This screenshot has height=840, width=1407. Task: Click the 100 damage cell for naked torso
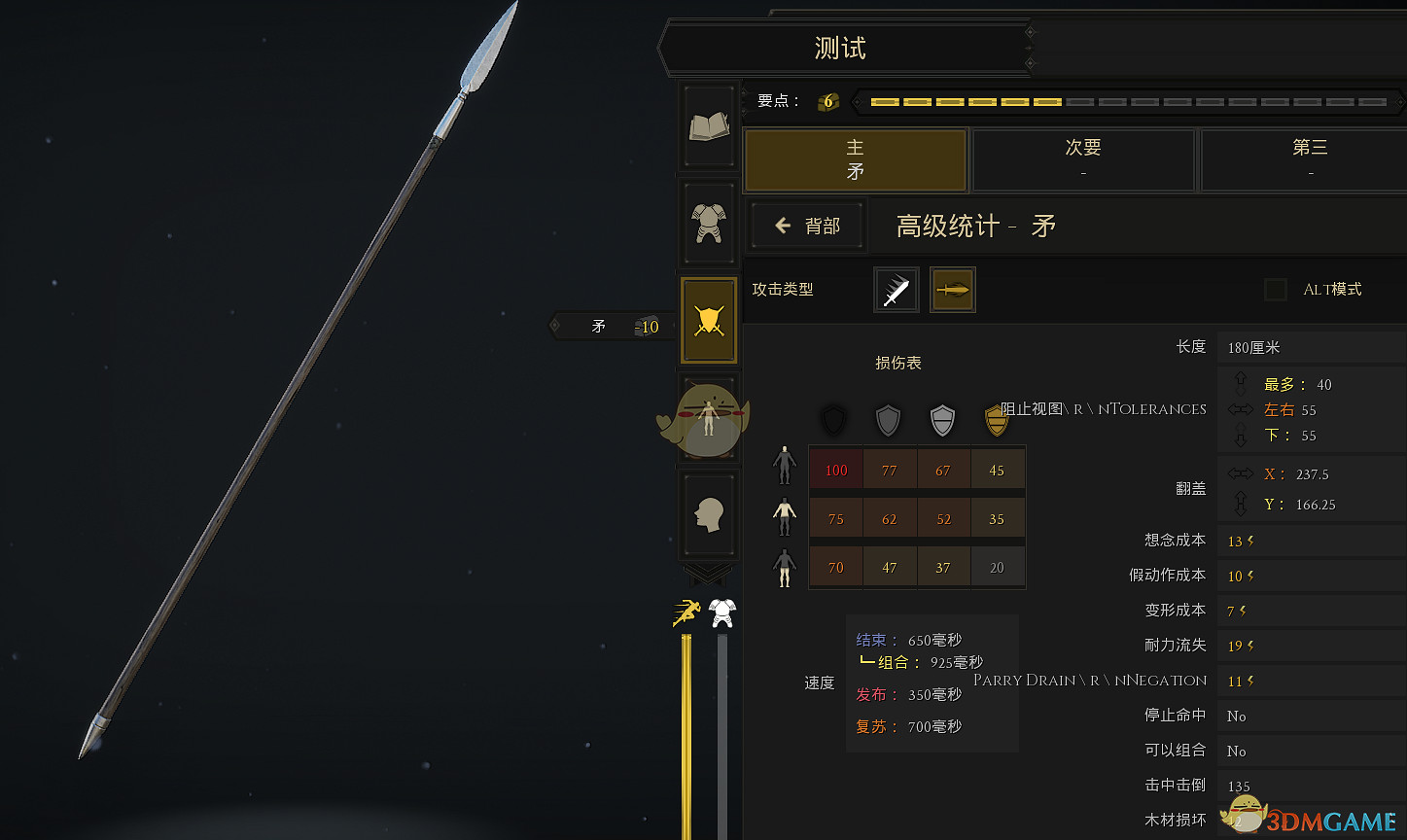(835, 470)
